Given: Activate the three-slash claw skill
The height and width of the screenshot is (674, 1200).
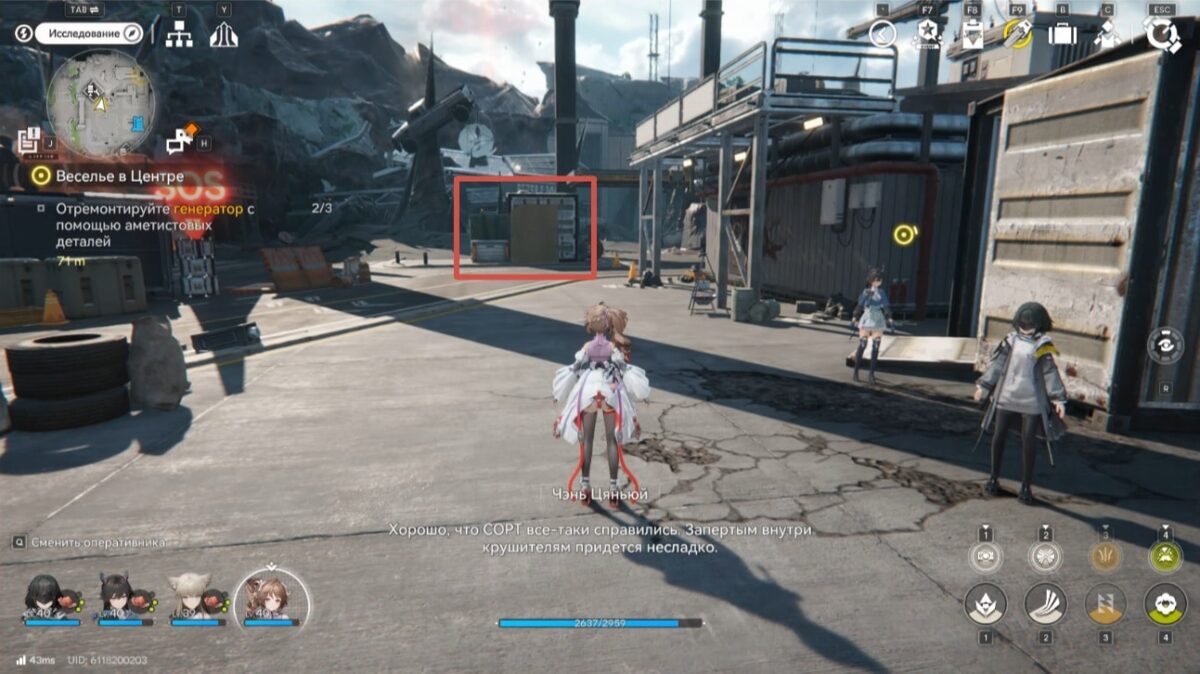Looking at the screenshot, I should (x=1045, y=604).
